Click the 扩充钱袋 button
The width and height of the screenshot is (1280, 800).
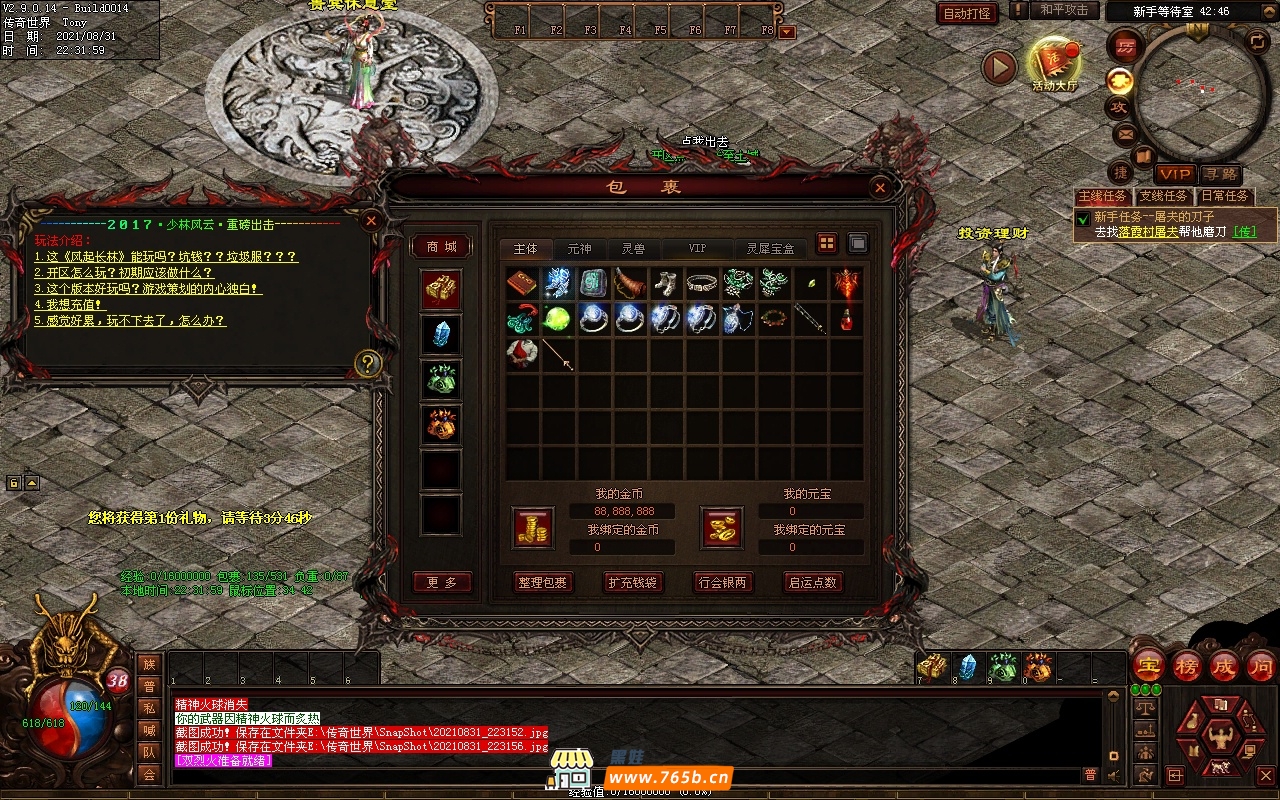[x=632, y=582]
